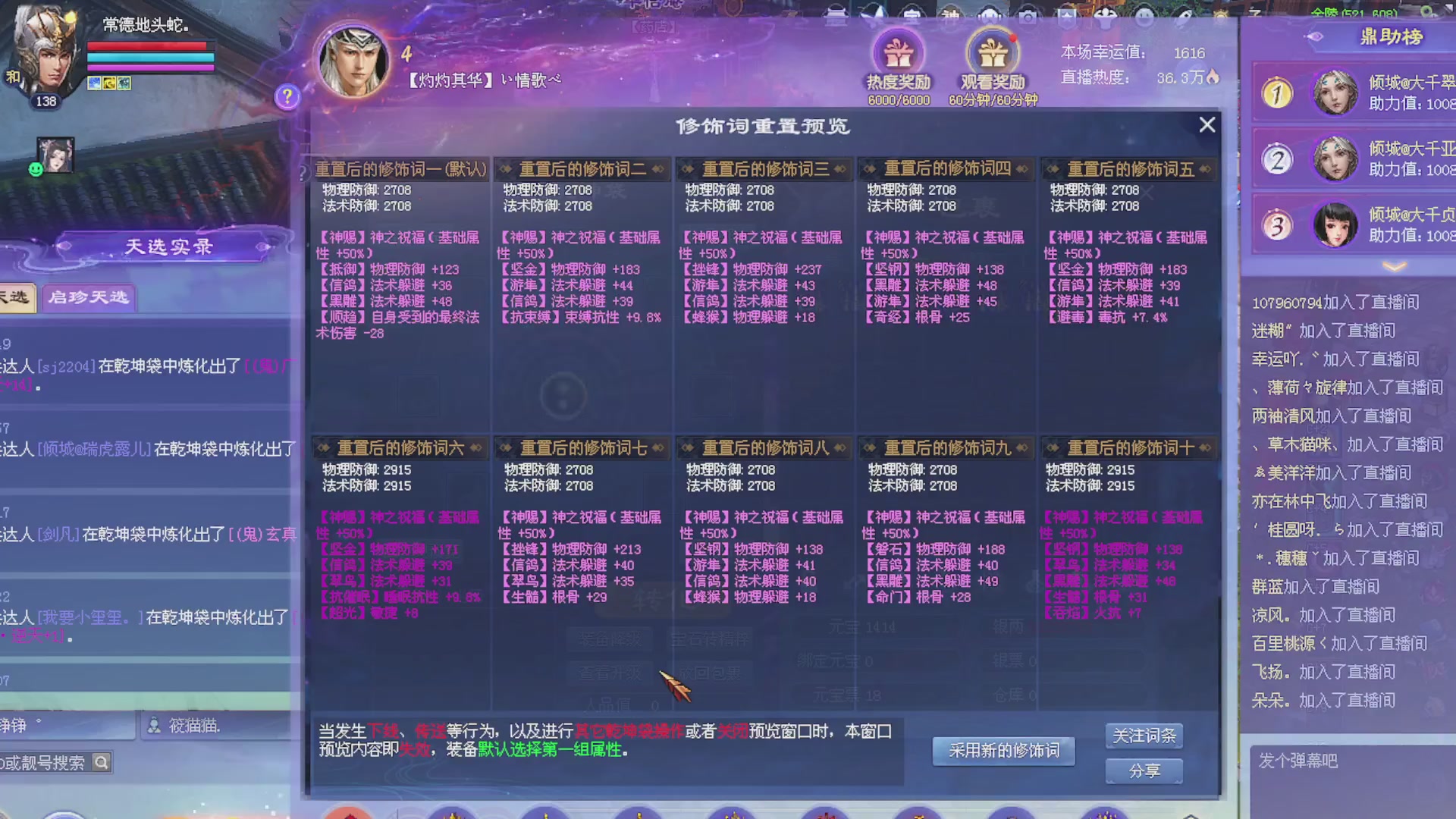Expand the 鼎助榜 list via down chevron

pyautogui.click(x=1394, y=265)
